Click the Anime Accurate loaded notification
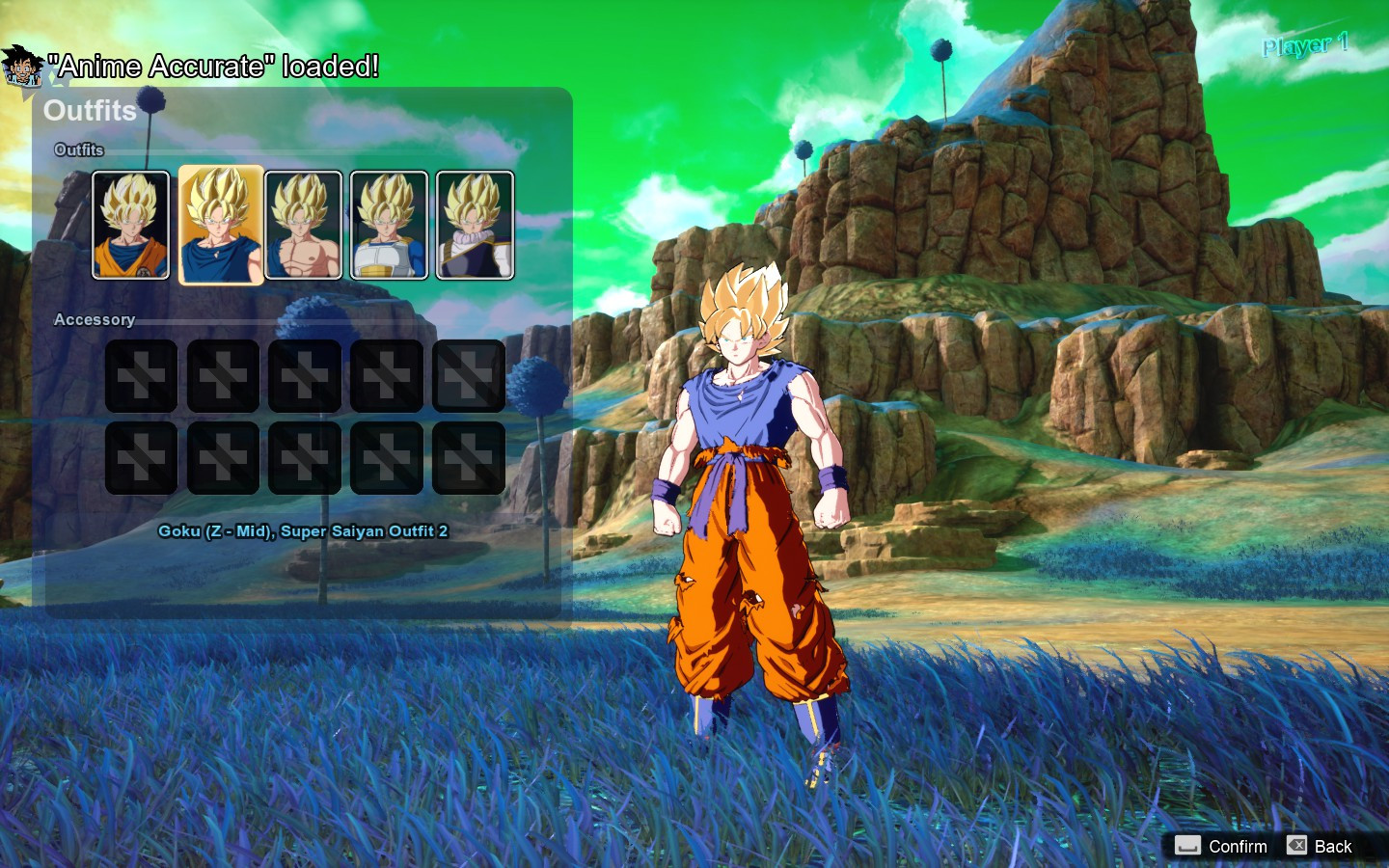Screen dimensions: 1389x868 point(214,68)
